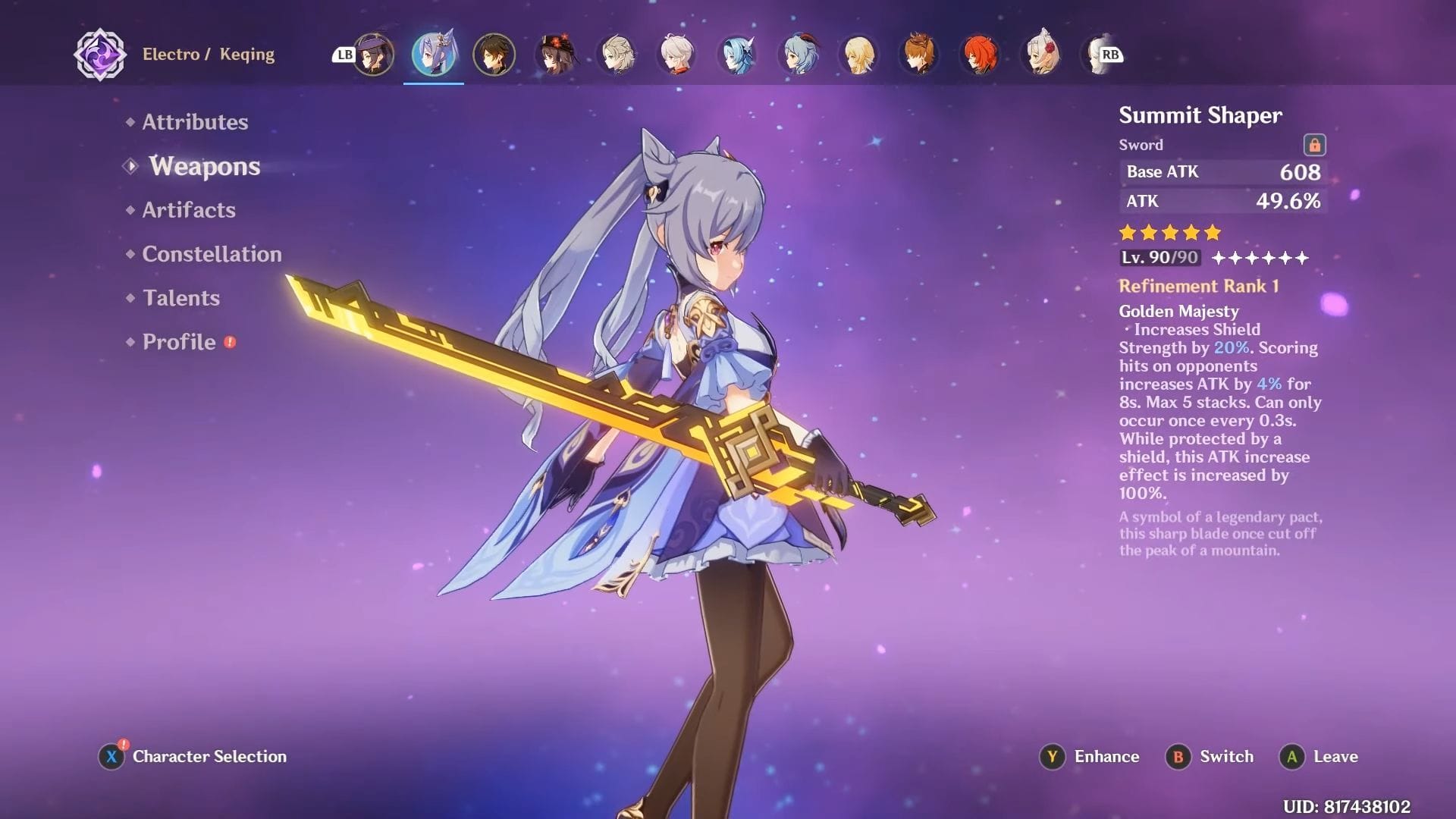Go to the Artifacts section
Viewport: 1456px width, 819px height.
point(189,210)
